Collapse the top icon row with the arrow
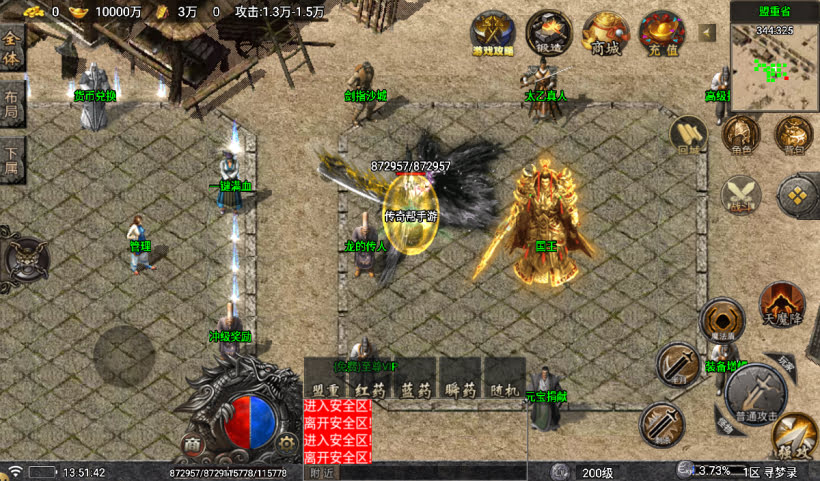This screenshot has height=481, width=820. click(708, 32)
